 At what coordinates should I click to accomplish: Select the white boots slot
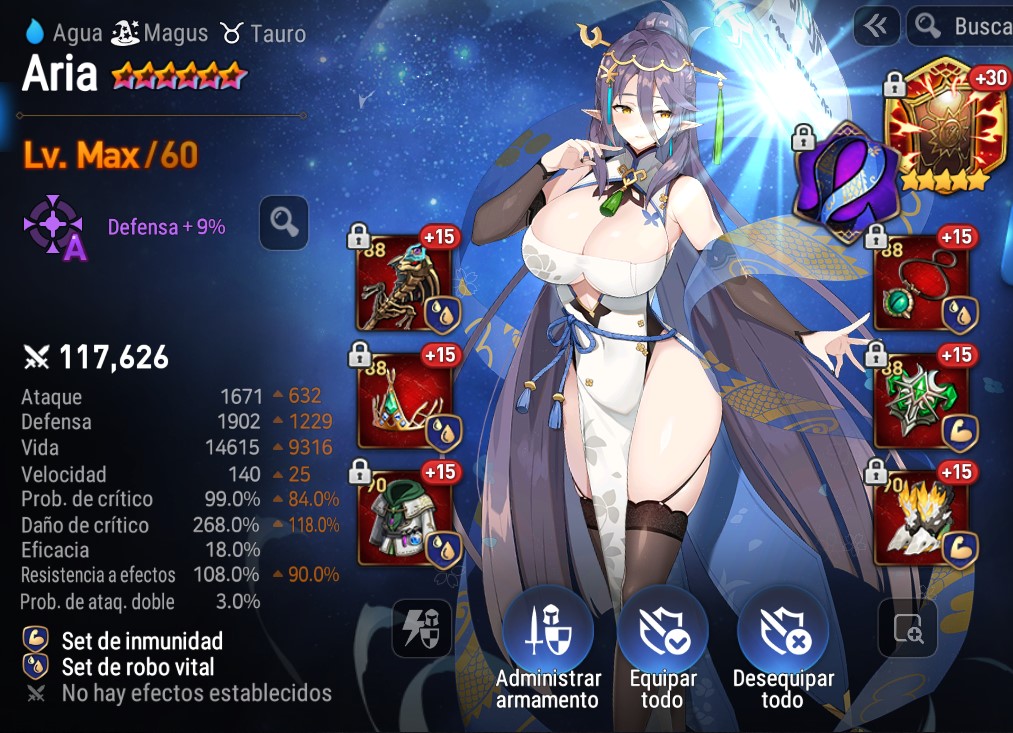(921, 519)
